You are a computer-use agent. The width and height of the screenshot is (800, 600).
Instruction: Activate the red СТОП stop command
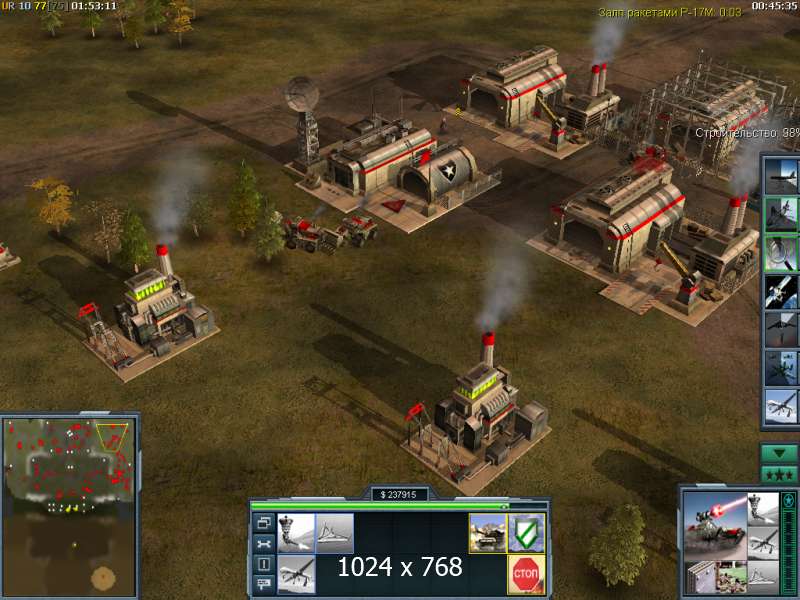pos(526,574)
